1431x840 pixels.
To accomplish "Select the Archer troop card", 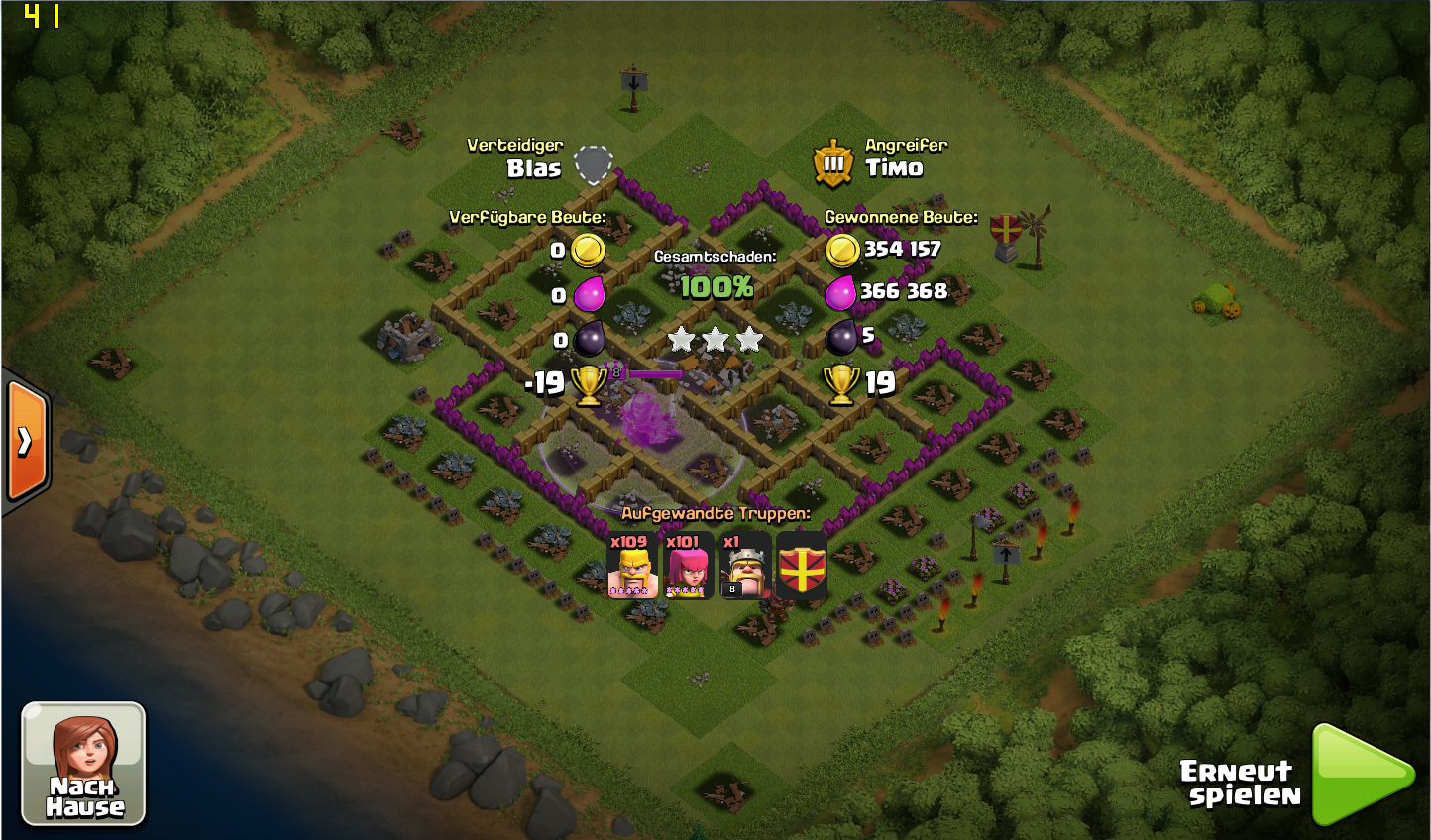I will [x=688, y=566].
